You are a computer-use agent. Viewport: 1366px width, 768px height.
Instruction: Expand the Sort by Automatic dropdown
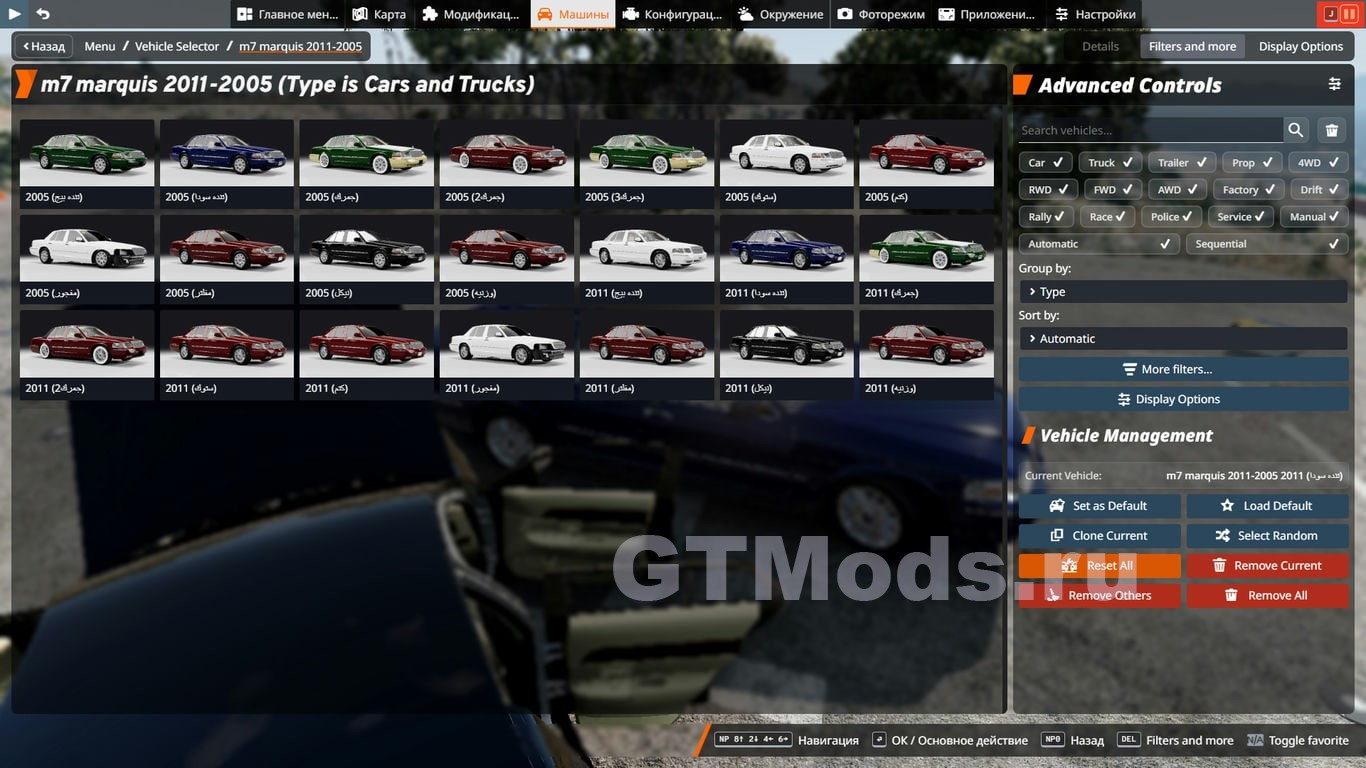coord(1183,339)
